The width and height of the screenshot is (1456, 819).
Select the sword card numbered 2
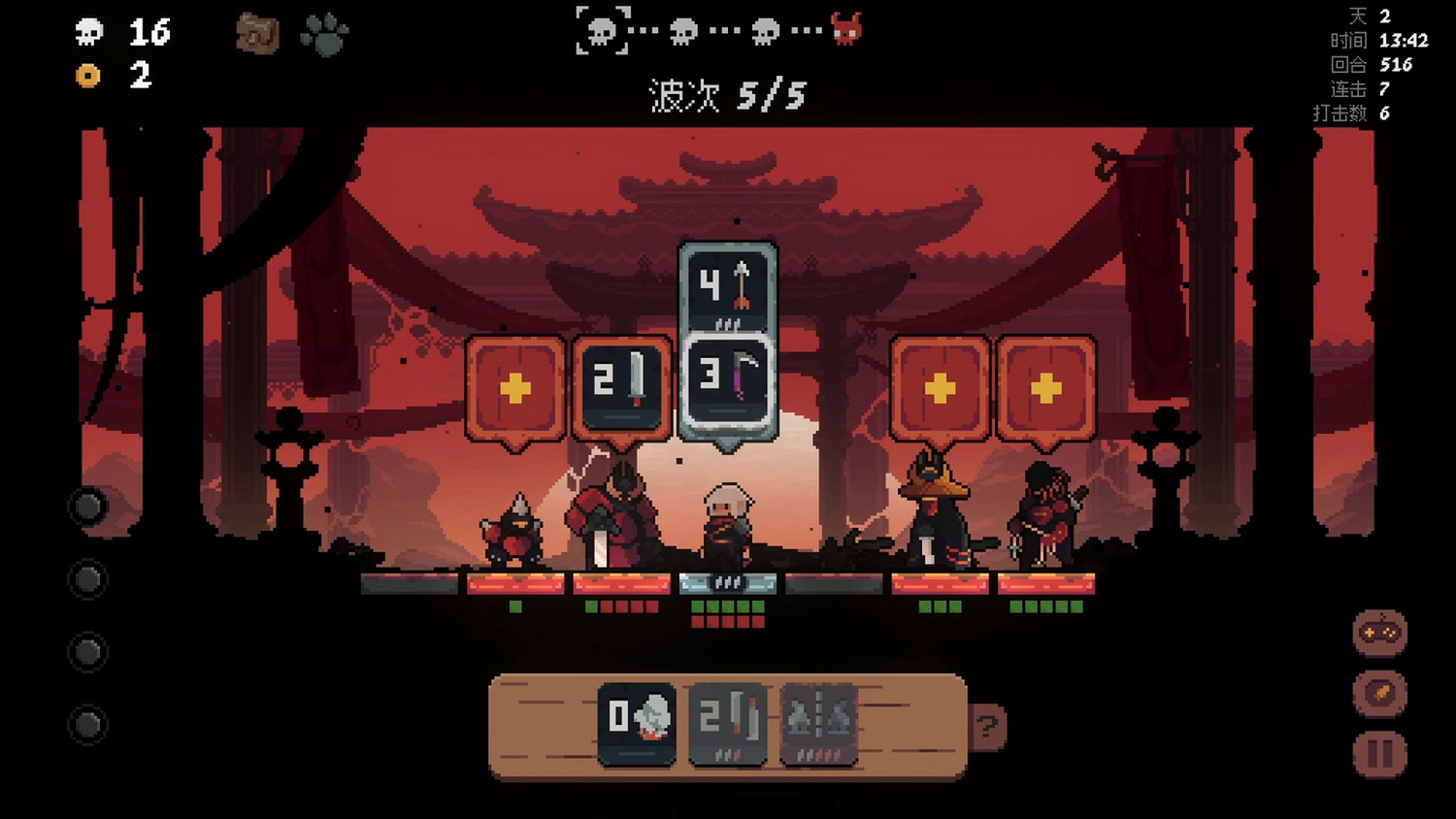(617, 386)
